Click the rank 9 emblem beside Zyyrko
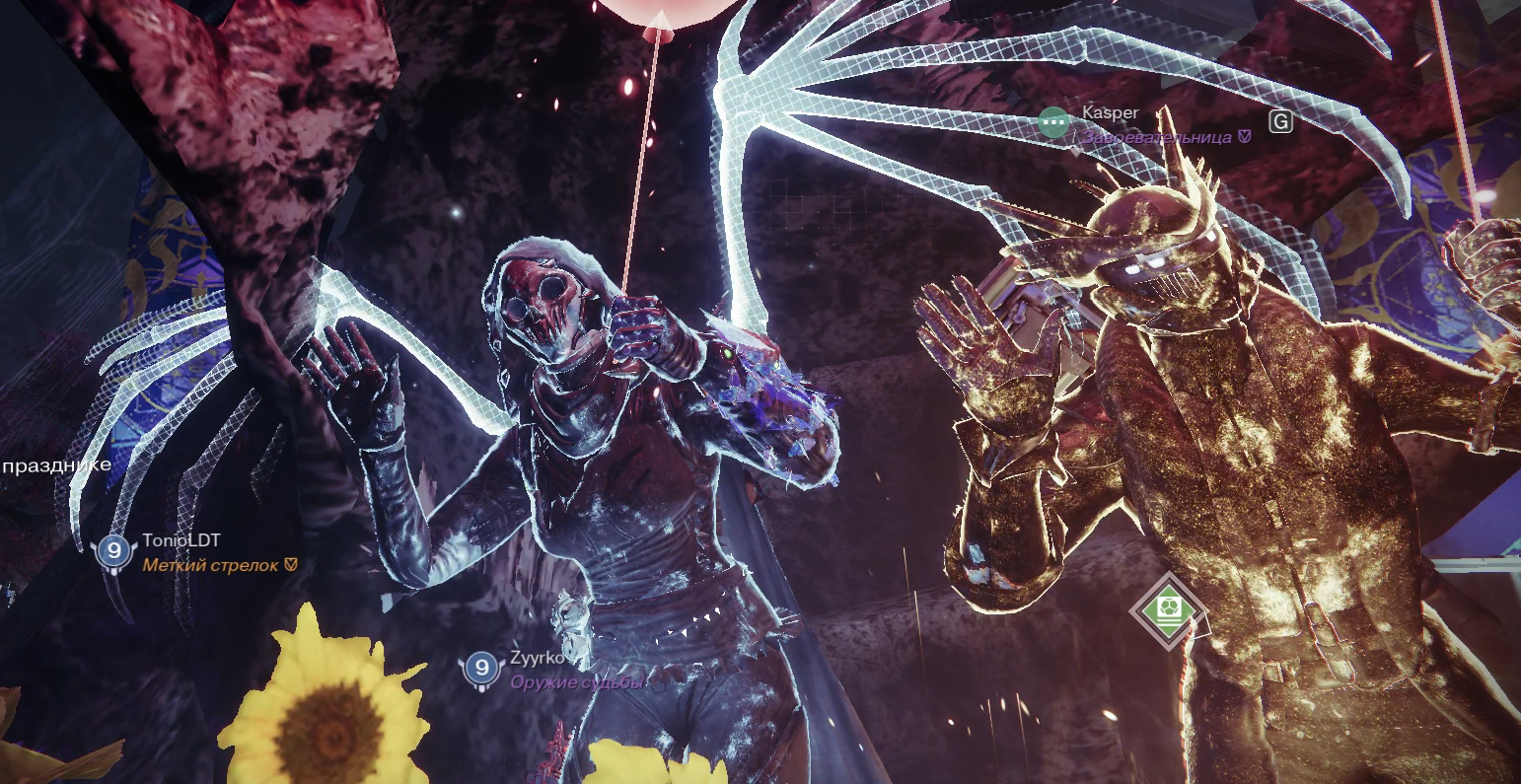 point(481,669)
